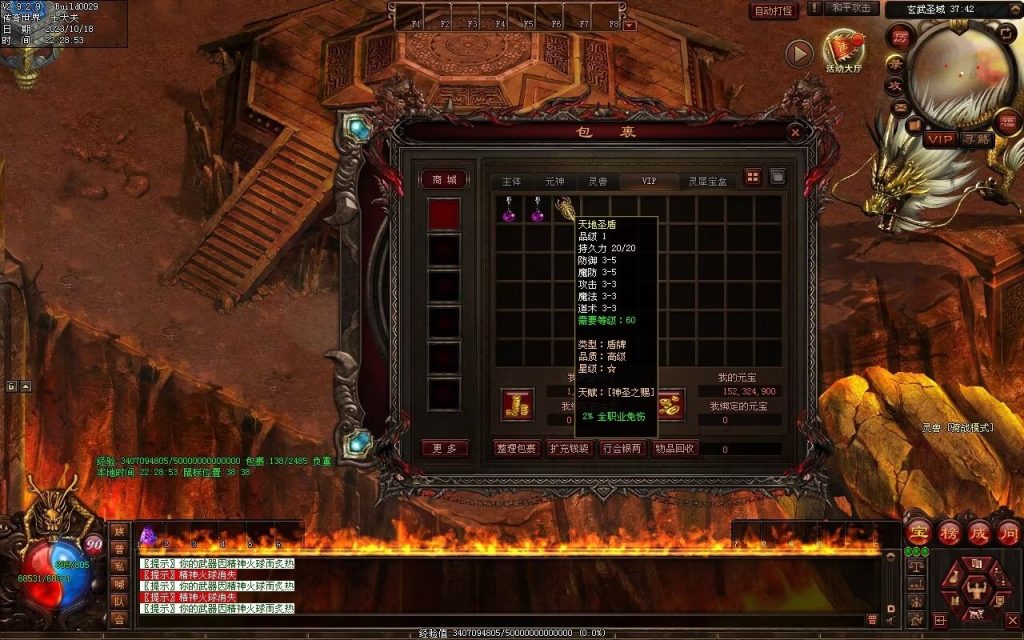Screen dimensions: 1024x640
Task: Click the 整理包裹 sort button
Action: pos(517,448)
